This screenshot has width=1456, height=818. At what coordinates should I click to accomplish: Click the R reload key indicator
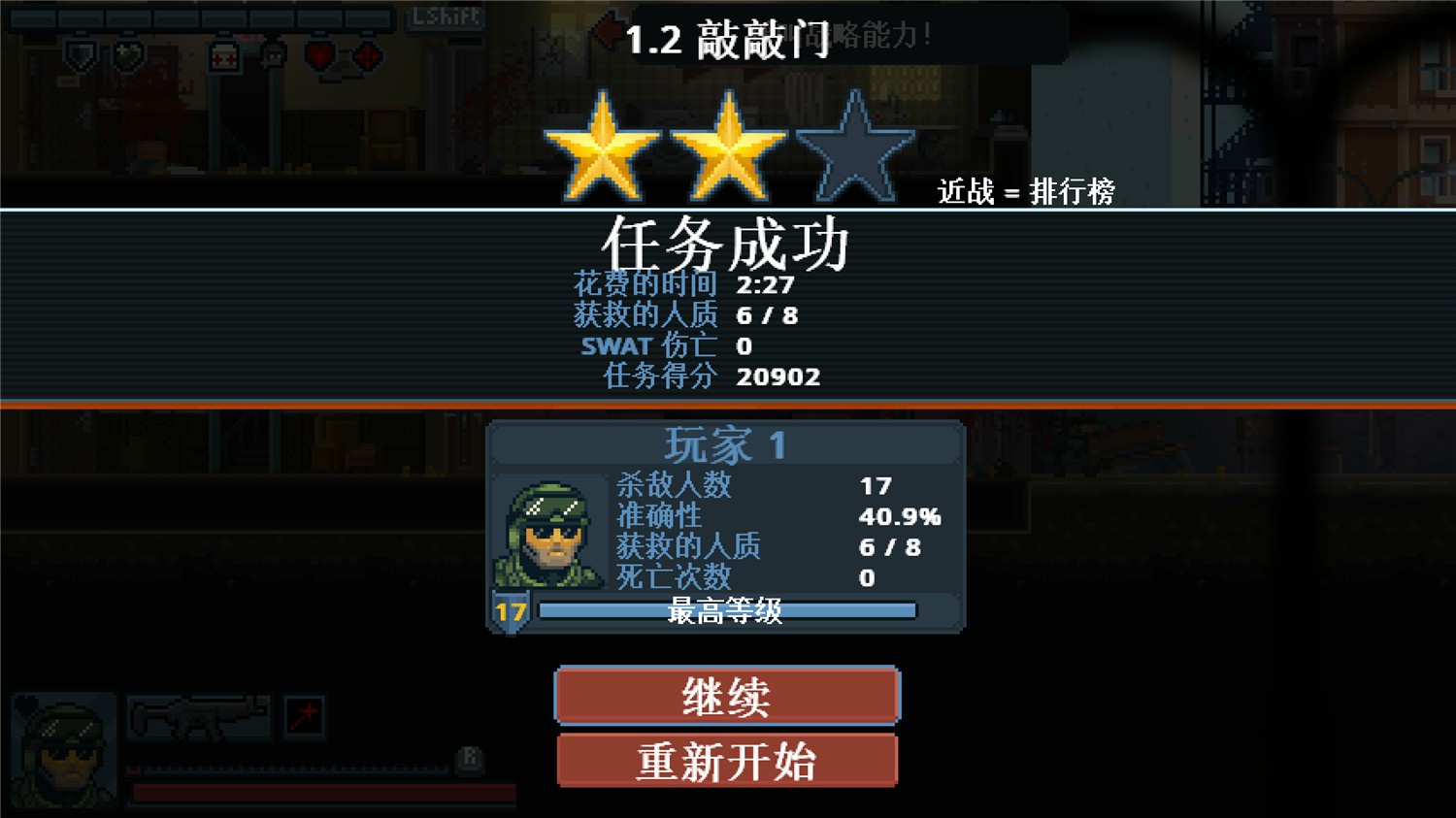(470, 761)
